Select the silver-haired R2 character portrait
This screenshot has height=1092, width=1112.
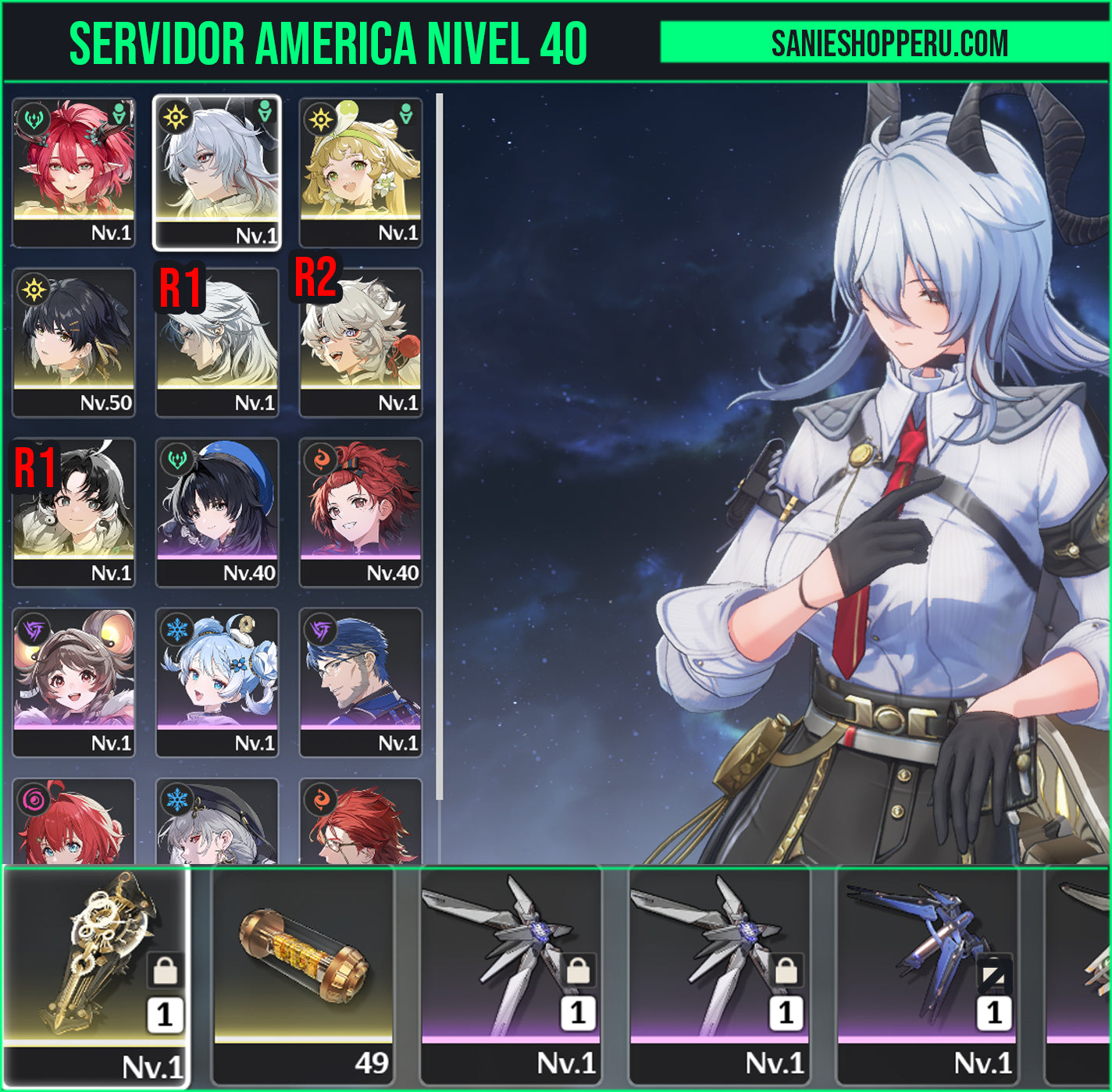(361, 342)
